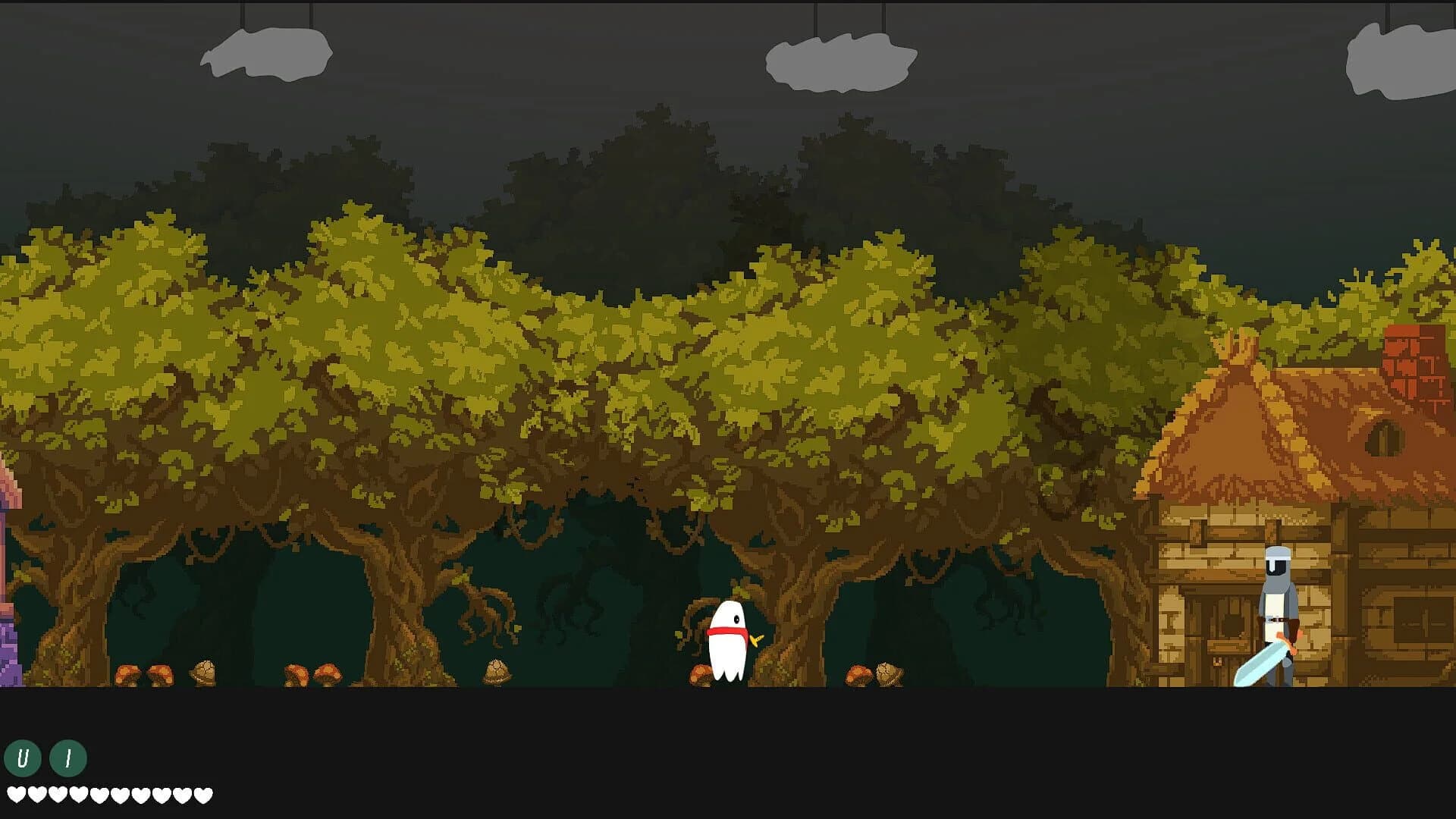Click the middle hanging cloud
Image resolution: width=1456 pixels, height=819 pixels.
[x=838, y=61]
